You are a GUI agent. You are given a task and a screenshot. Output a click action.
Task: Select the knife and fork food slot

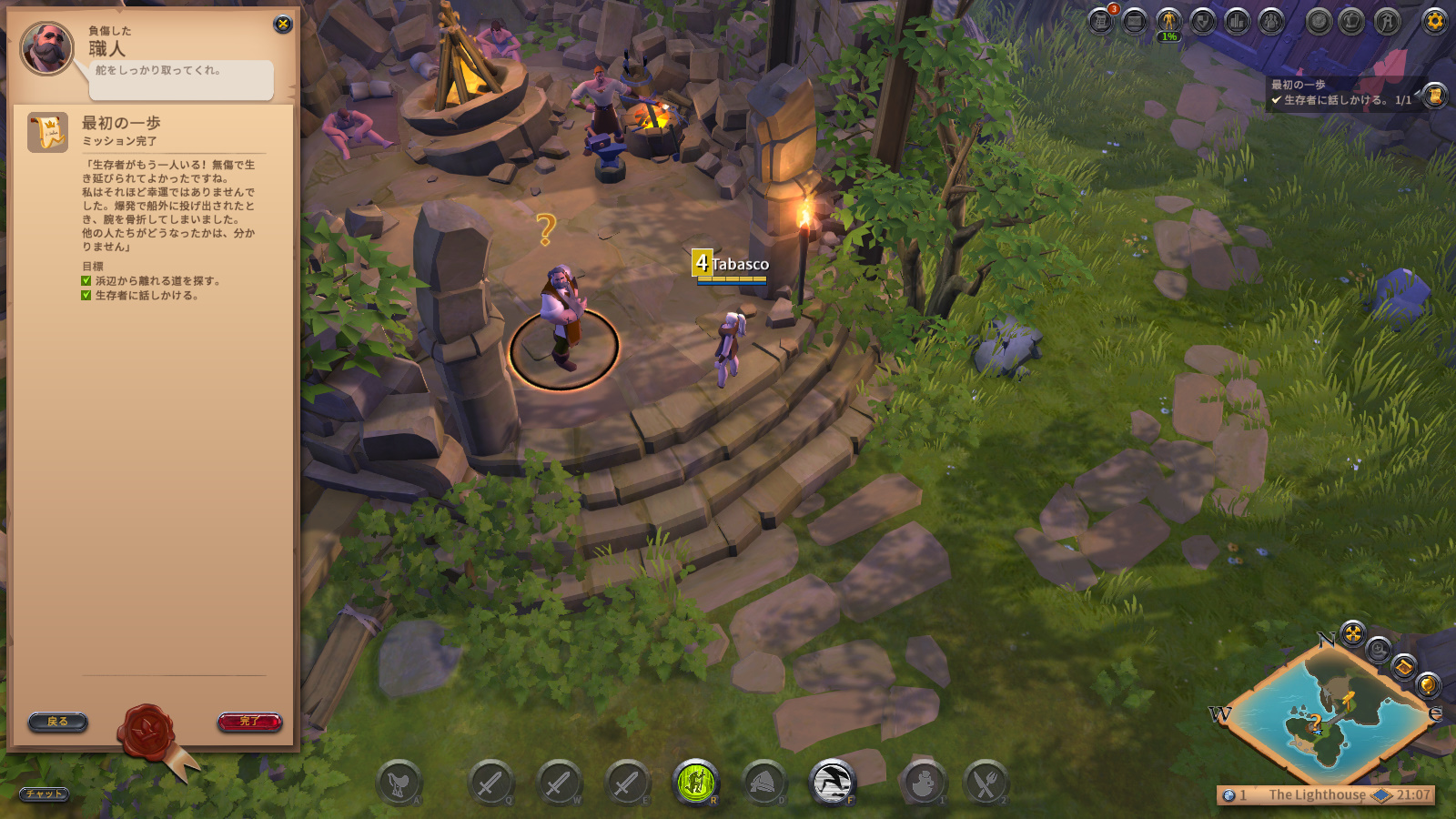coord(986,784)
